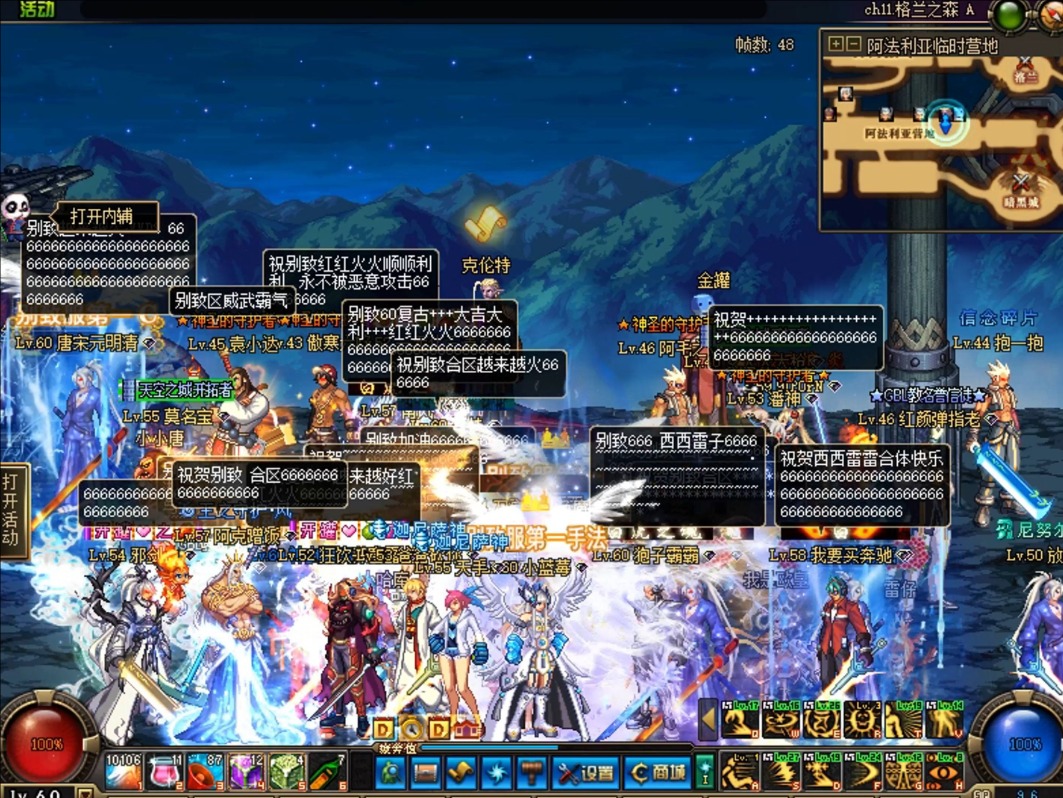This screenshot has width=1063, height=798.
Task: Open the 打开活动 side tab
Action: (x=11, y=510)
